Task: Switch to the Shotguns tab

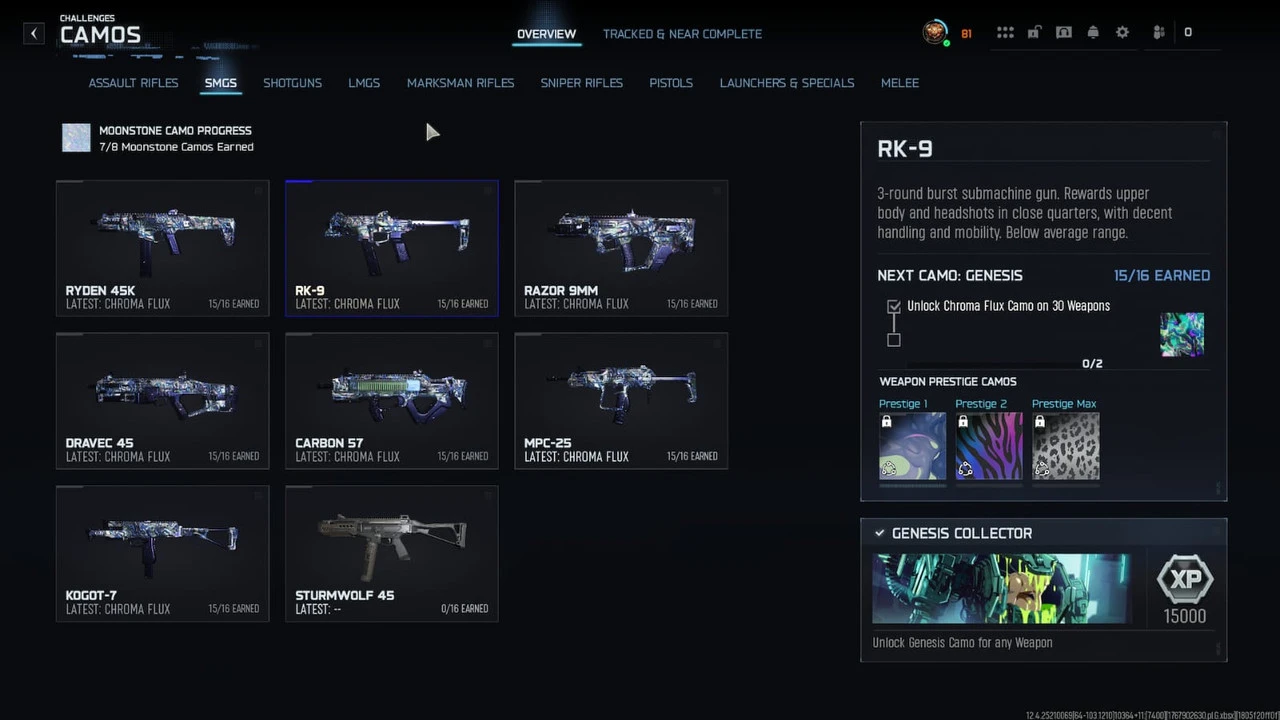Action: (292, 83)
